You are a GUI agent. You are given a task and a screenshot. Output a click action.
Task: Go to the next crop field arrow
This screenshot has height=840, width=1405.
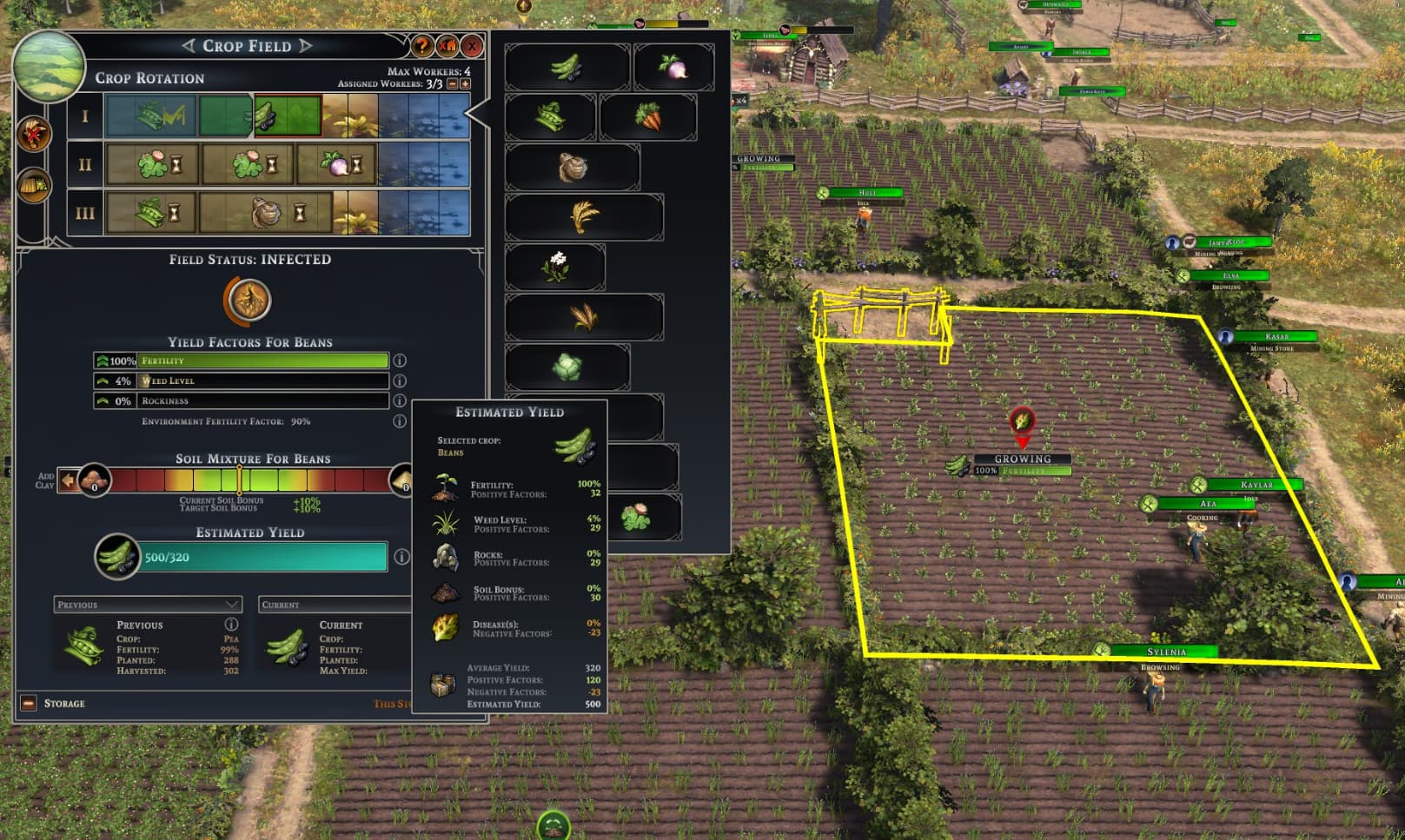click(x=306, y=46)
